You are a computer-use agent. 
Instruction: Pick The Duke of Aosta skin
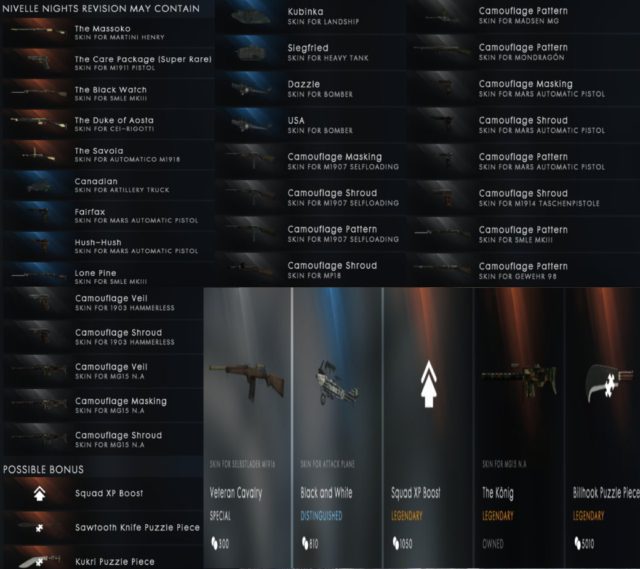pyautogui.click(x=108, y=124)
